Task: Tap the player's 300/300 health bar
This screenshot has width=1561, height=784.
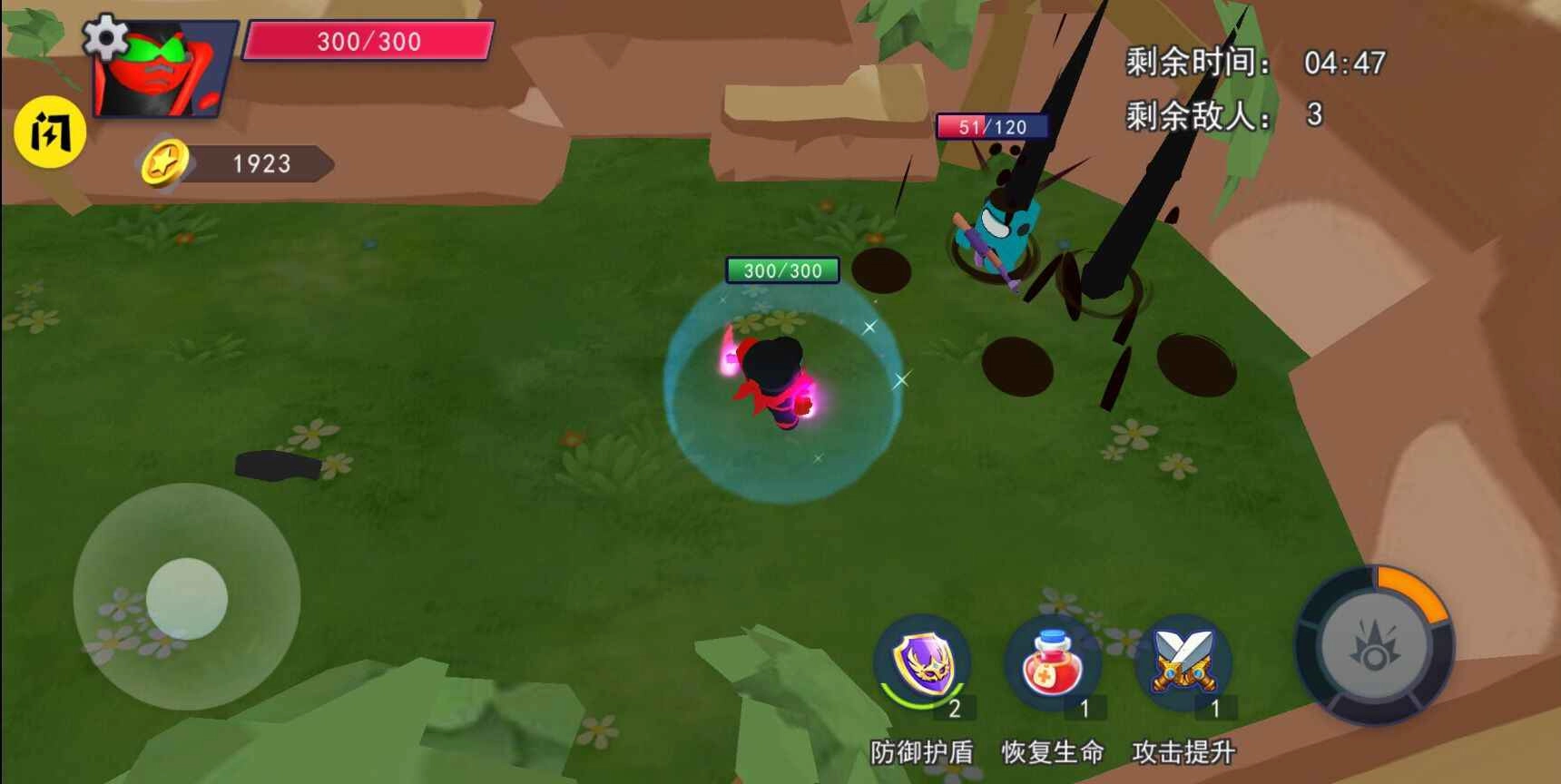Action: (367, 41)
